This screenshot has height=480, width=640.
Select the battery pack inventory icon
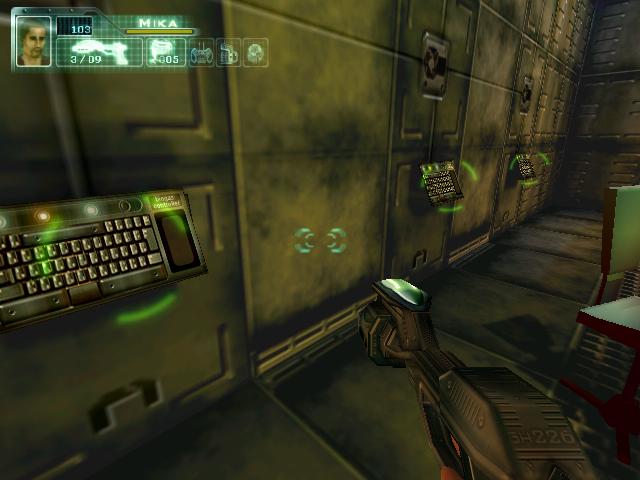[228, 52]
